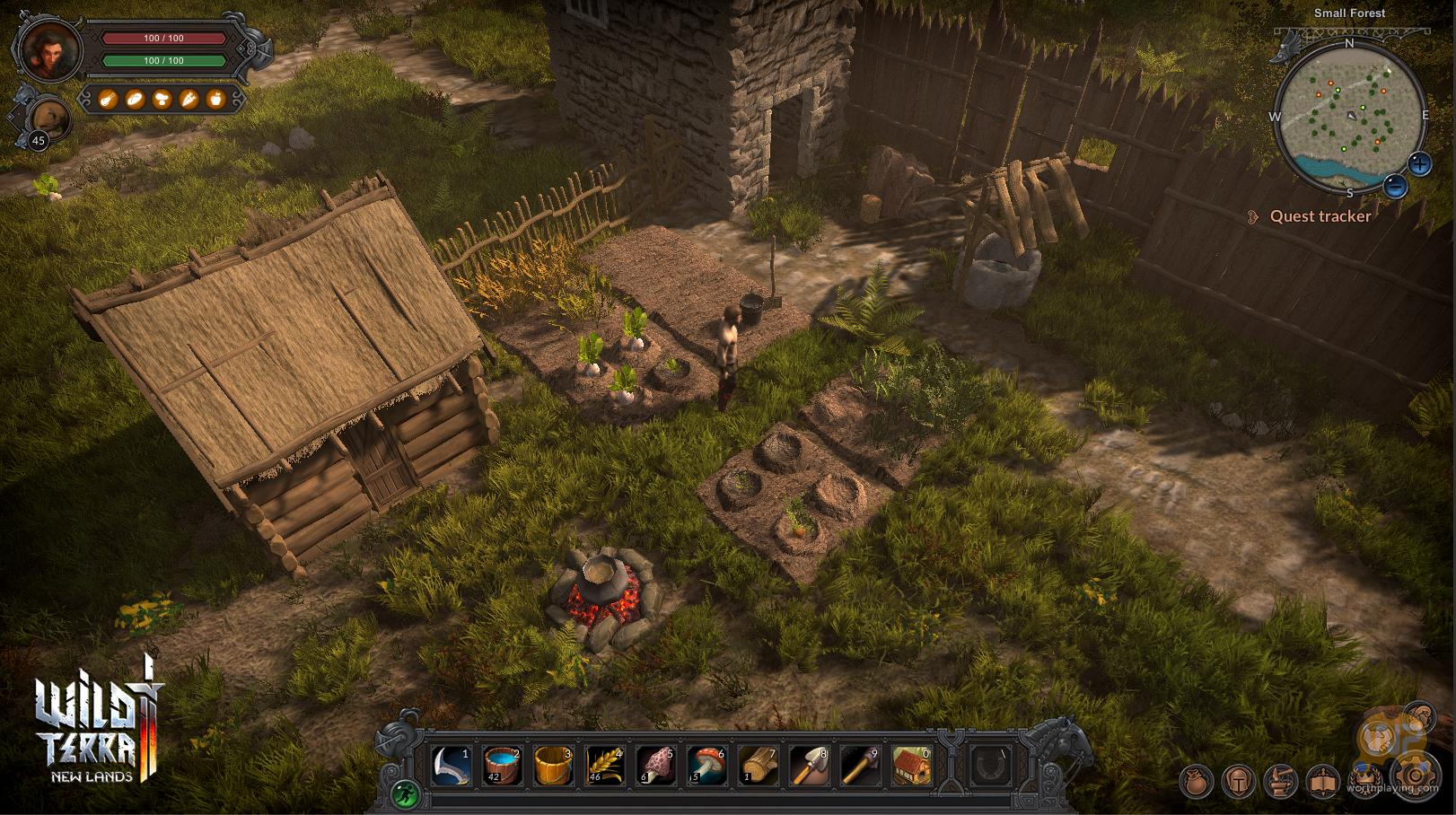This screenshot has height=815, width=1456.
Task: Open the gear settings button
Action: [1415, 776]
